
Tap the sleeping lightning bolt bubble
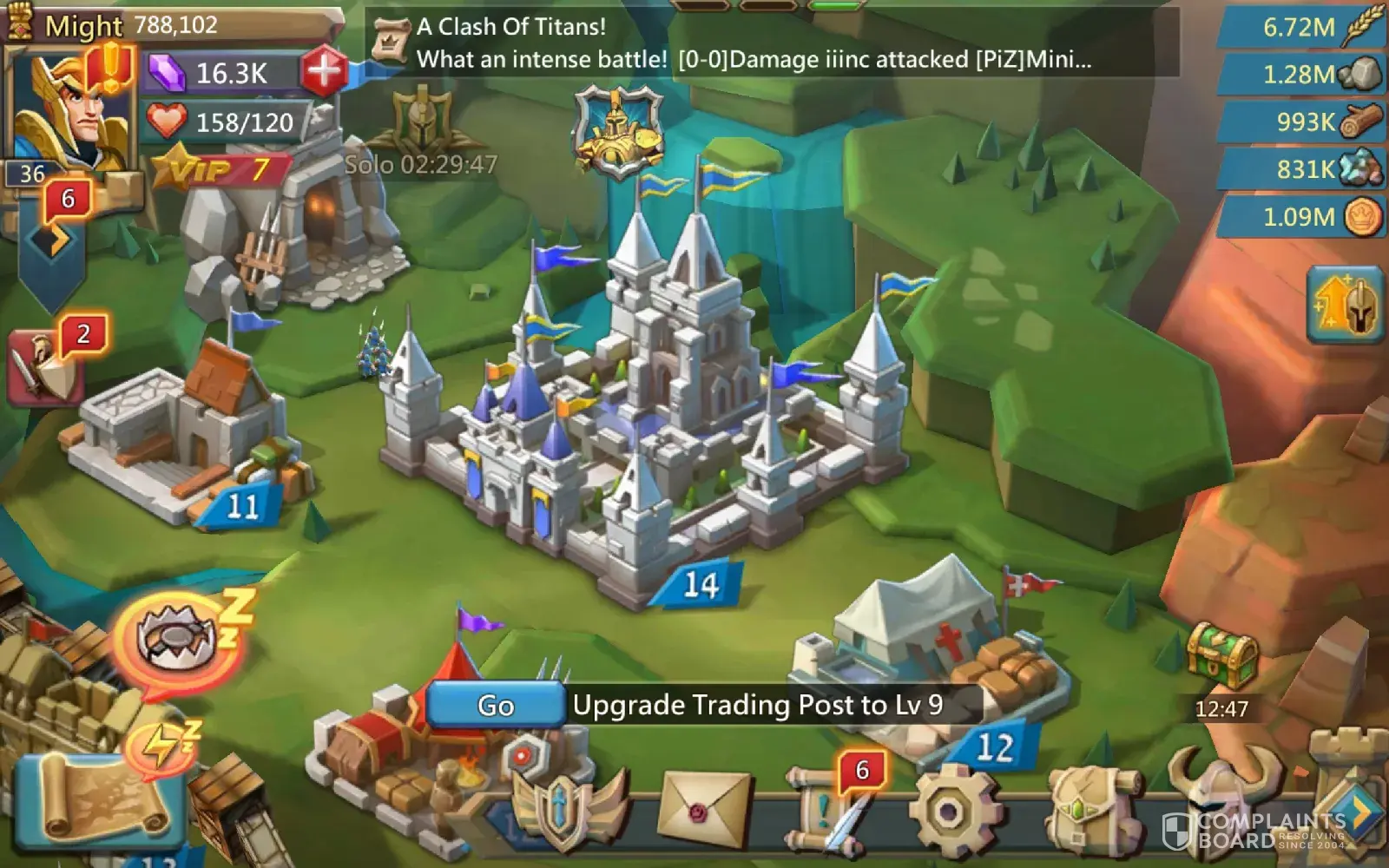point(161,746)
